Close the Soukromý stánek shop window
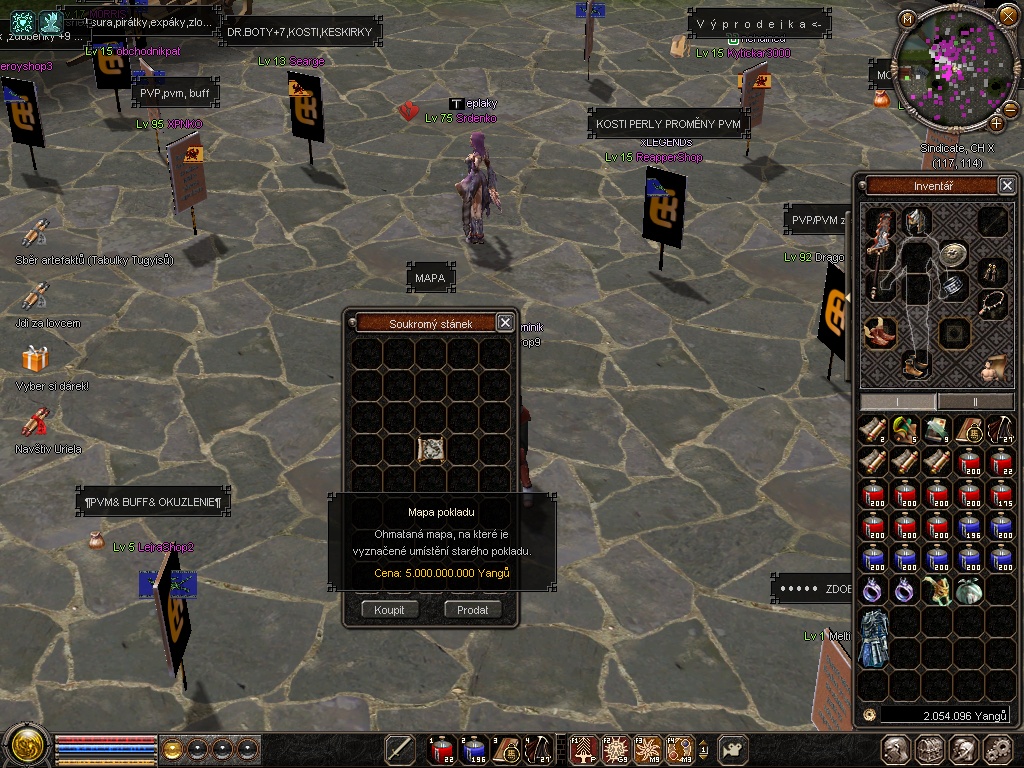This screenshot has height=768, width=1024. click(x=505, y=322)
